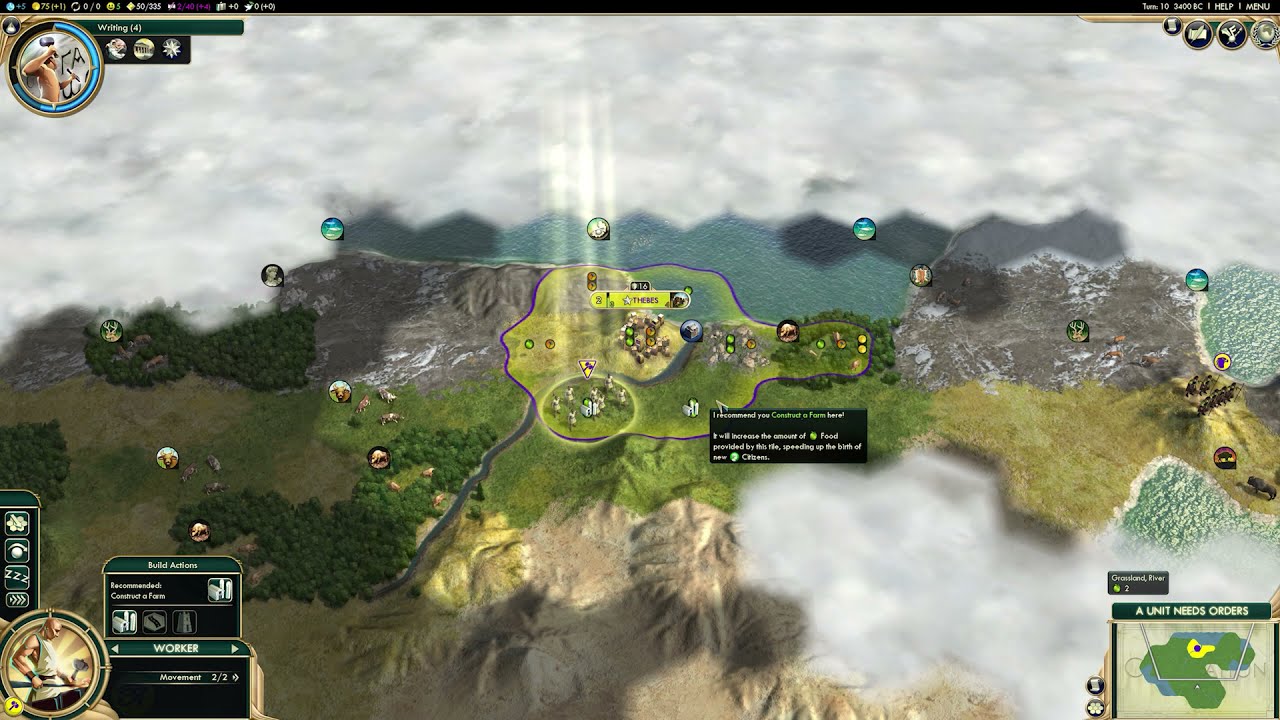This screenshot has width=1280, height=720.
Task: Click the recommended Construct a Farm button
Action: point(220,590)
